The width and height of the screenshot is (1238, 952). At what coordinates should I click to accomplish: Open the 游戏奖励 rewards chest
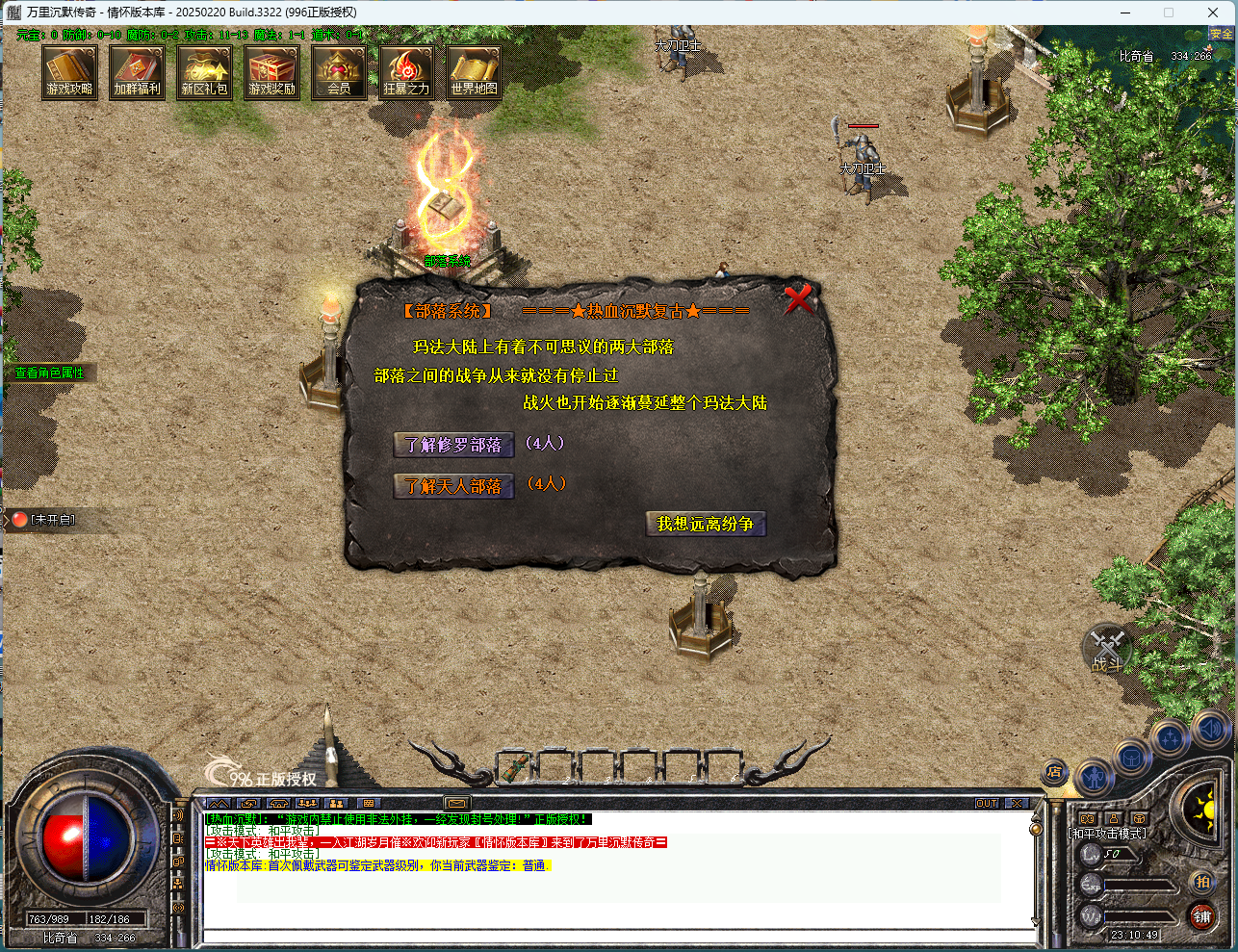coord(271,72)
